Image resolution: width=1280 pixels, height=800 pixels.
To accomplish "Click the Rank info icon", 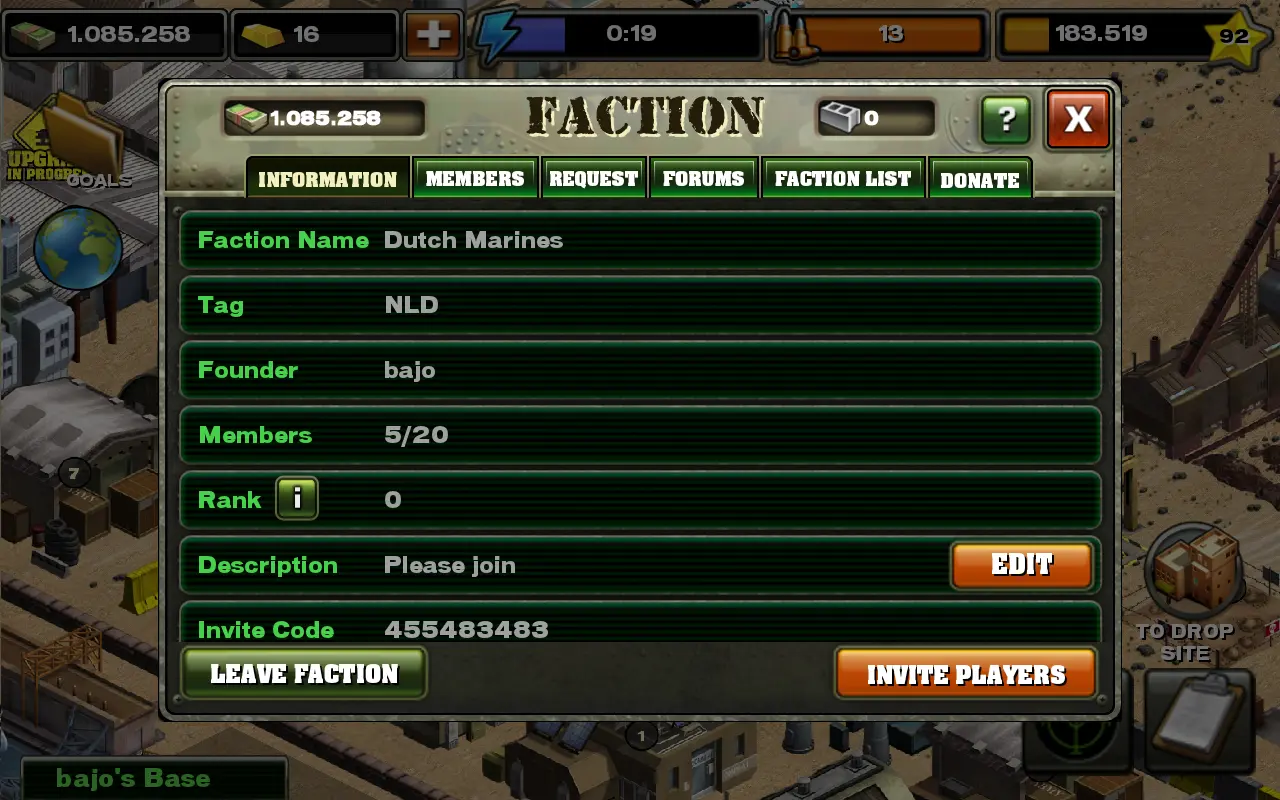I will (297, 499).
